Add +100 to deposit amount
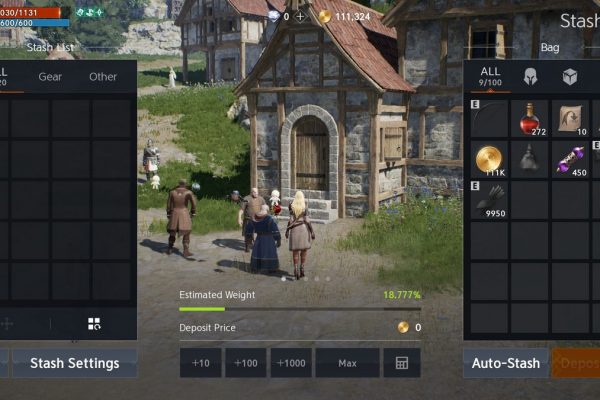 [x=246, y=363]
